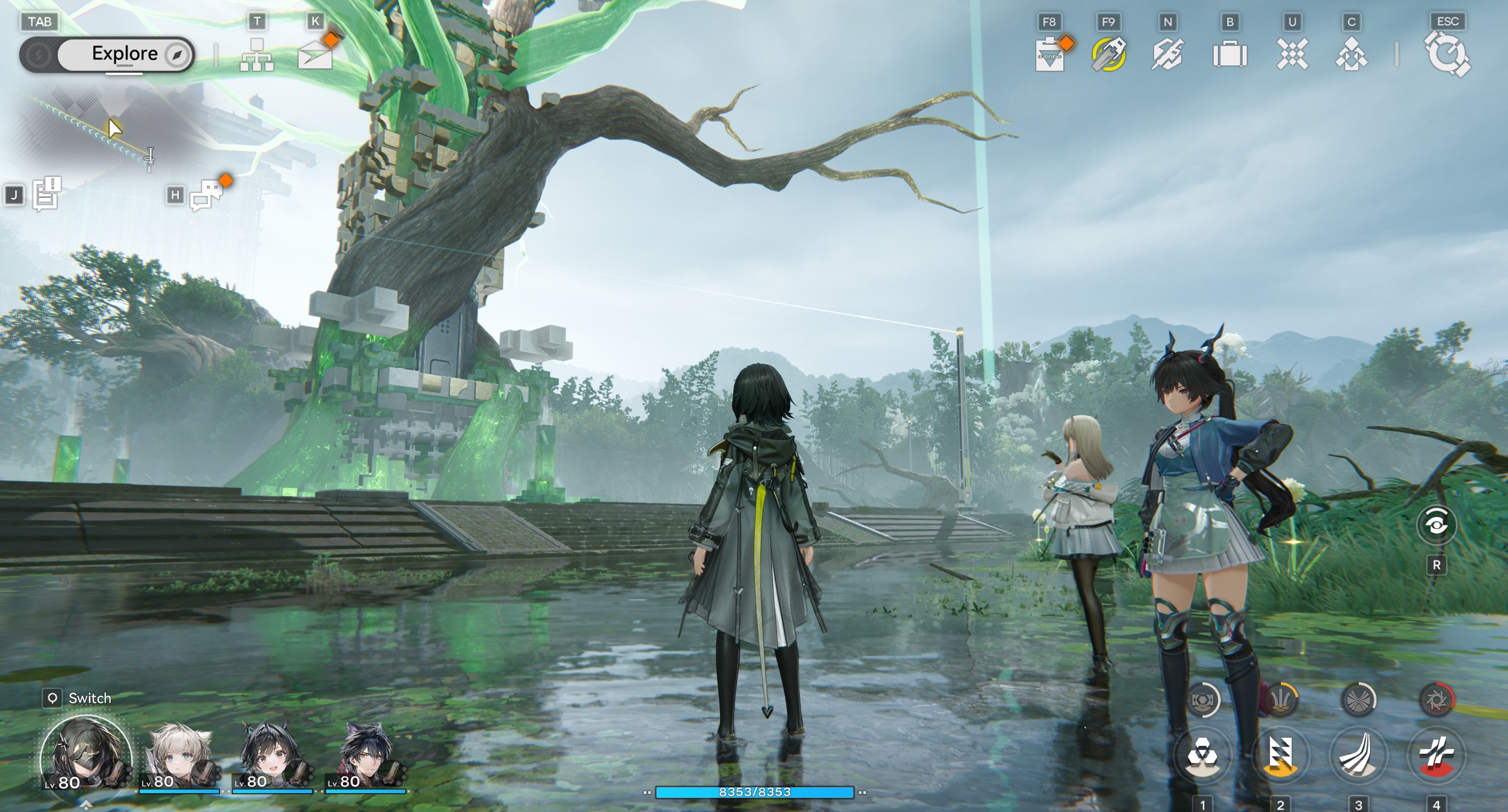
Task: Open the inventory briefcase icon
Action: click(1231, 54)
